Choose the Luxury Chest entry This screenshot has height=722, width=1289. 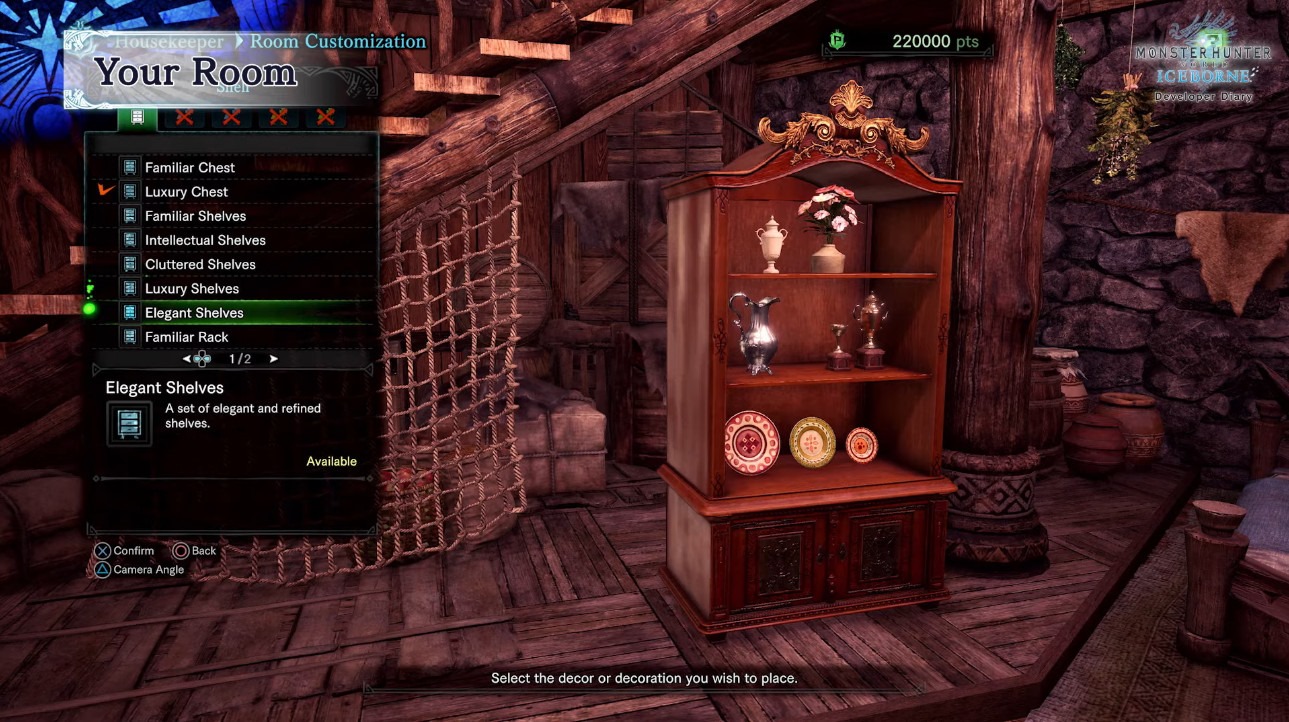coord(186,191)
